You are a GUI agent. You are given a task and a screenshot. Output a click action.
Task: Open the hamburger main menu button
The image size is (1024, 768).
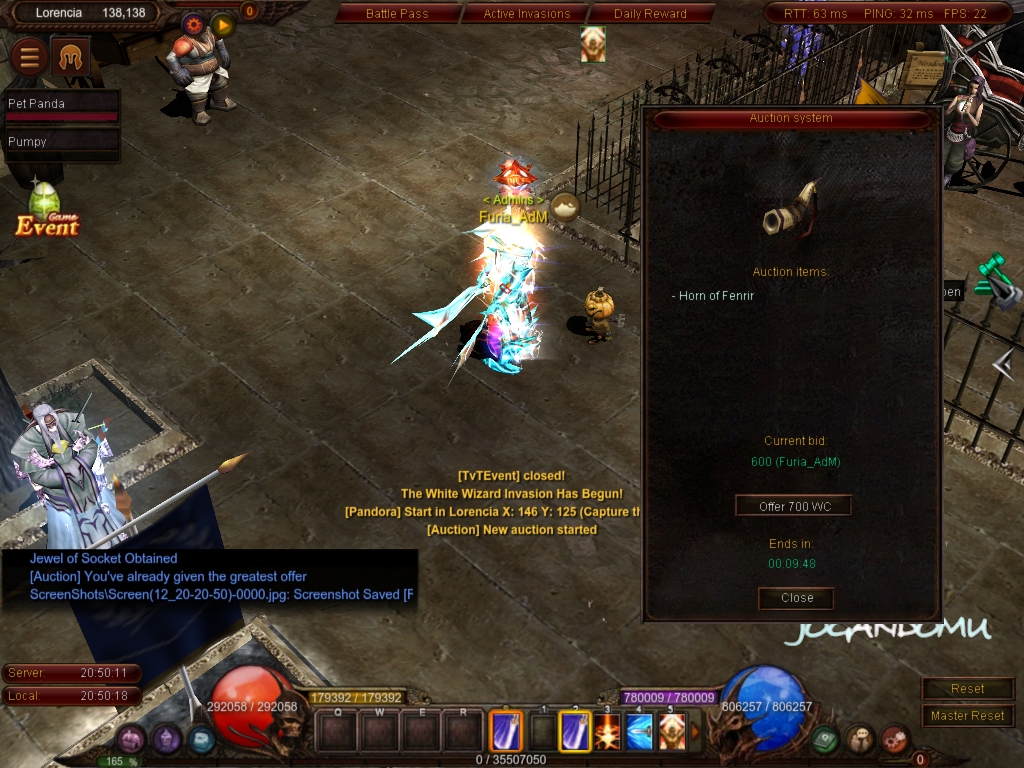click(29, 58)
